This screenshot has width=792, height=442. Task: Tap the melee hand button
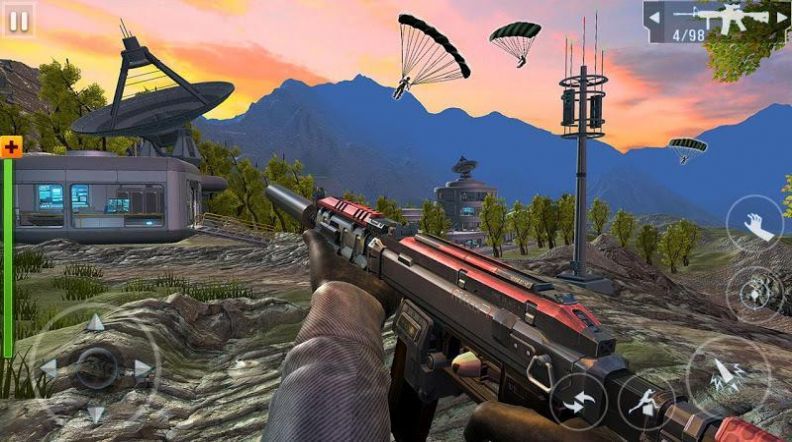755,224
